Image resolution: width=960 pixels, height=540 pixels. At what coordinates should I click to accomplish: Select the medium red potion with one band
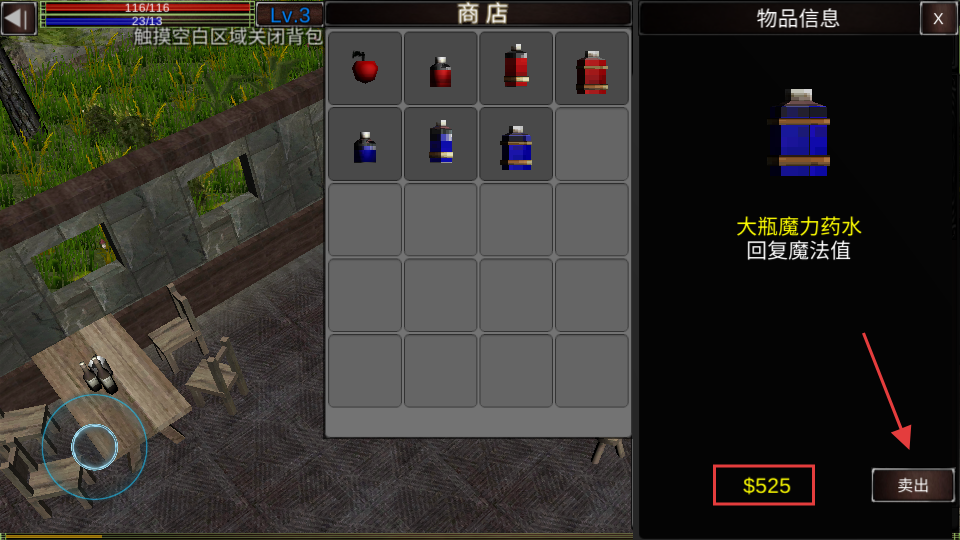(516, 68)
